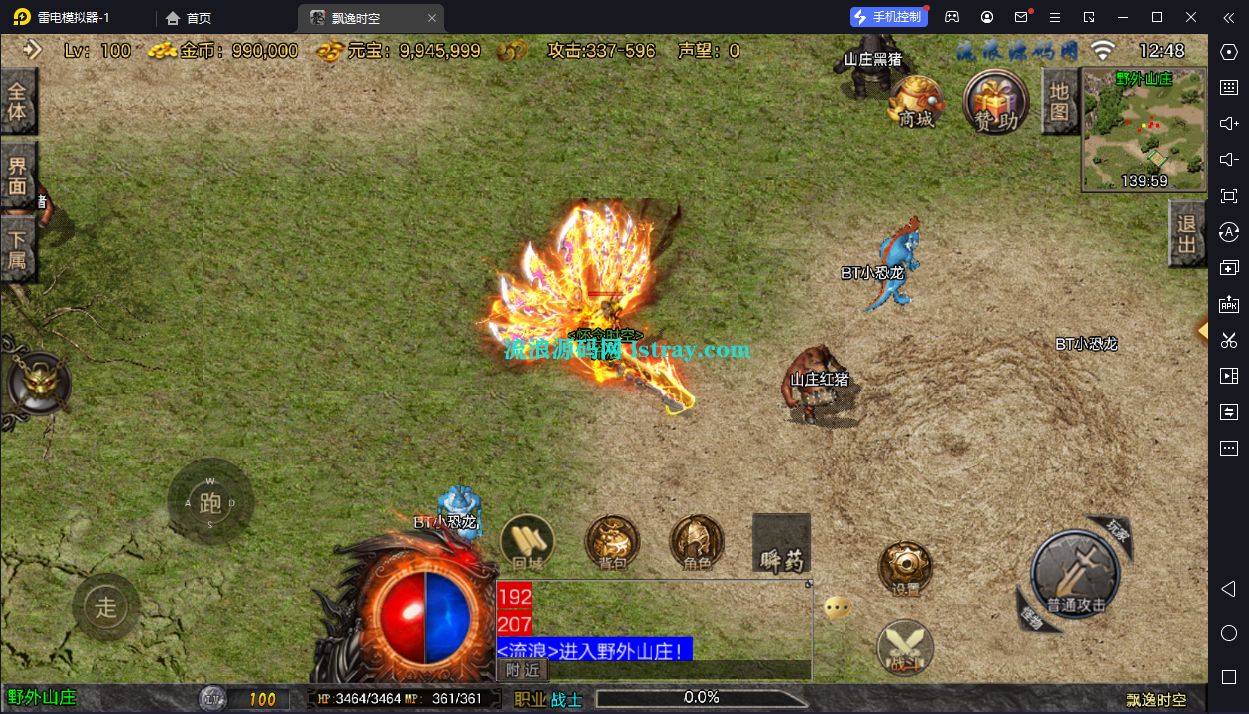Switch to the 界面 tab

point(18,175)
